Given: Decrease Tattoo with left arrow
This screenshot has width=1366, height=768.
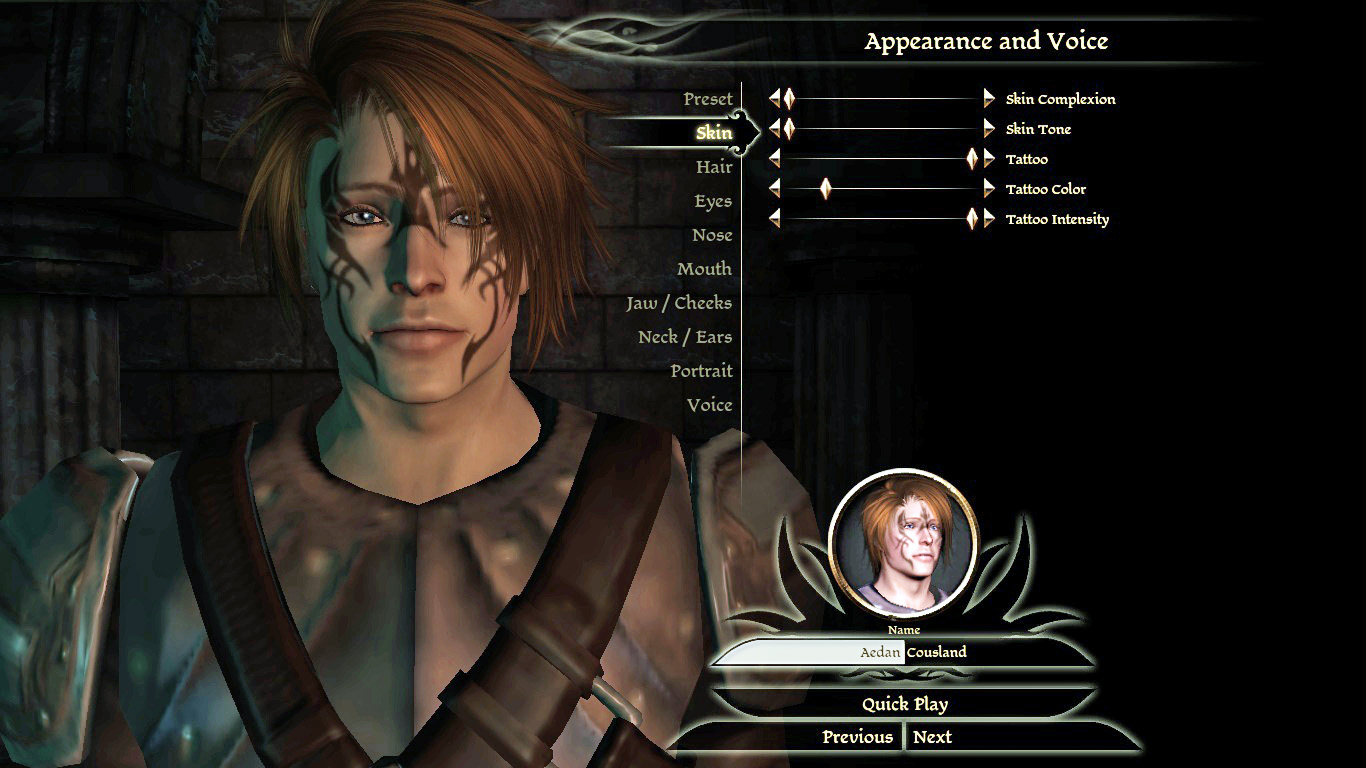Looking at the screenshot, I should coord(774,159).
